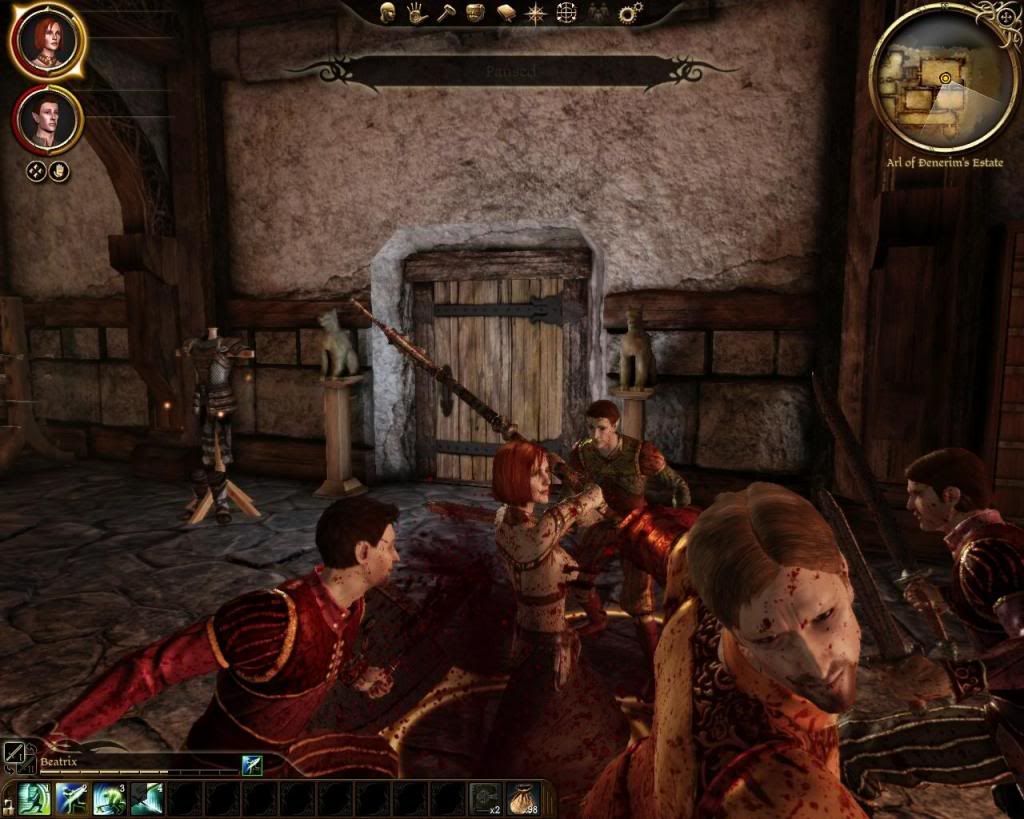Click the four-arrows select-all party button
Image resolution: width=1024 pixels, height=819 pixels.
pyautogui.click(x=36, y=171)
